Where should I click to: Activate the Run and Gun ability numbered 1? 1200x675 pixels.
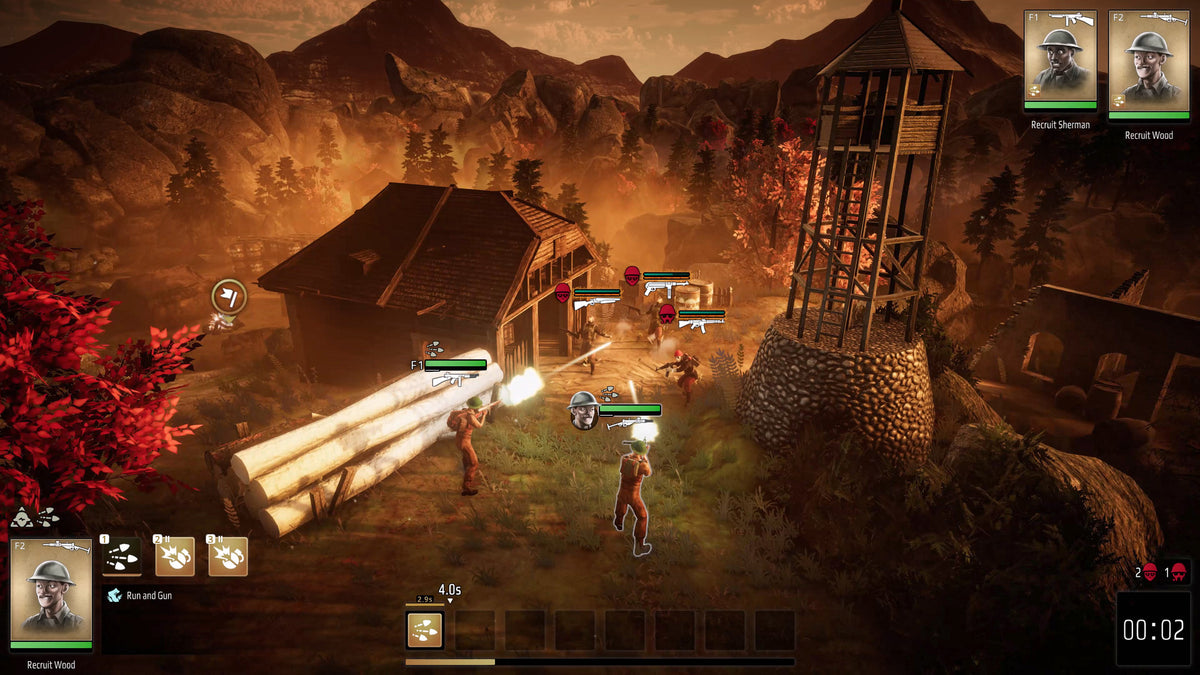coord(122,556)
